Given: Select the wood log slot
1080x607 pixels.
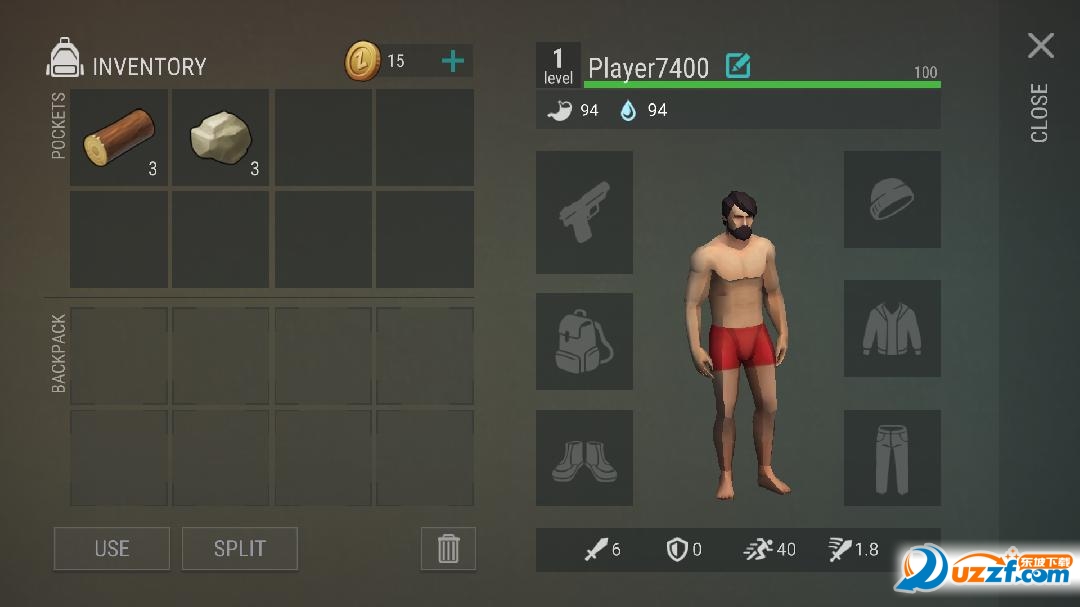Looking at the screenshot, I should [x=119, y=137].
